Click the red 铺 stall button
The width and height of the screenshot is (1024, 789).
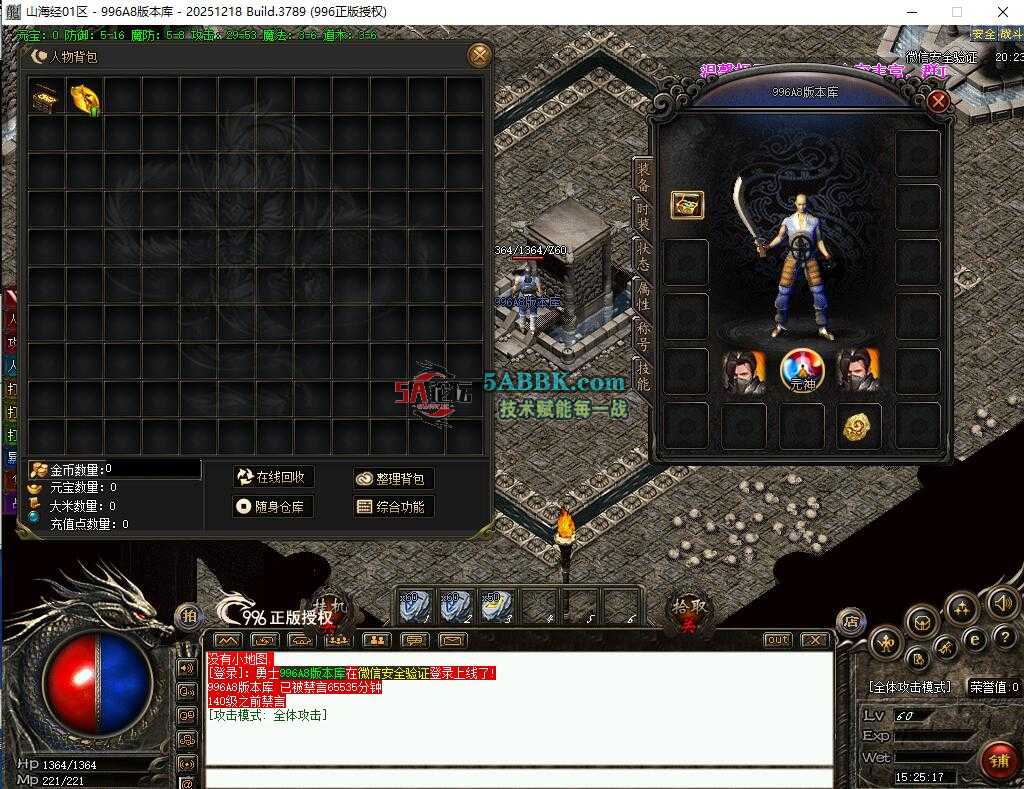coord(998,760)
